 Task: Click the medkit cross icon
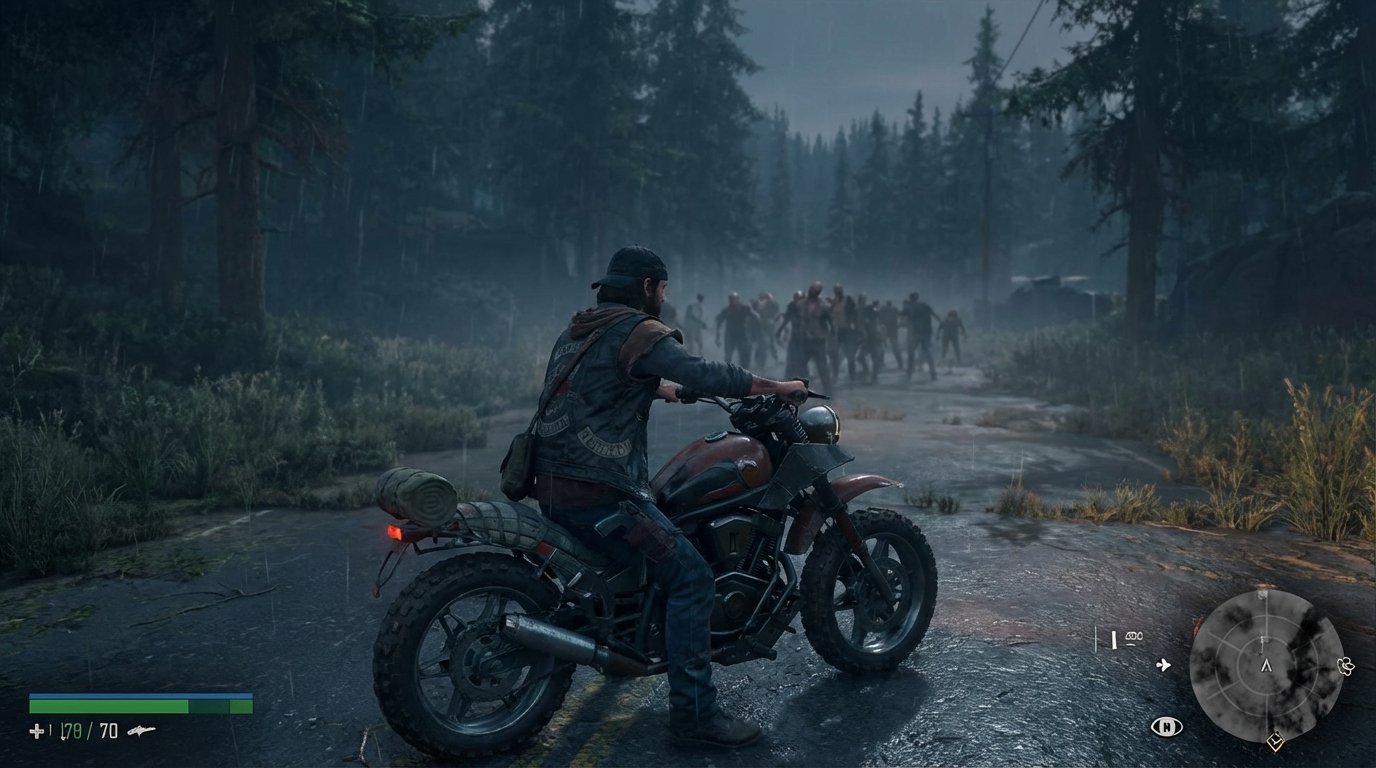pos(37,730)
